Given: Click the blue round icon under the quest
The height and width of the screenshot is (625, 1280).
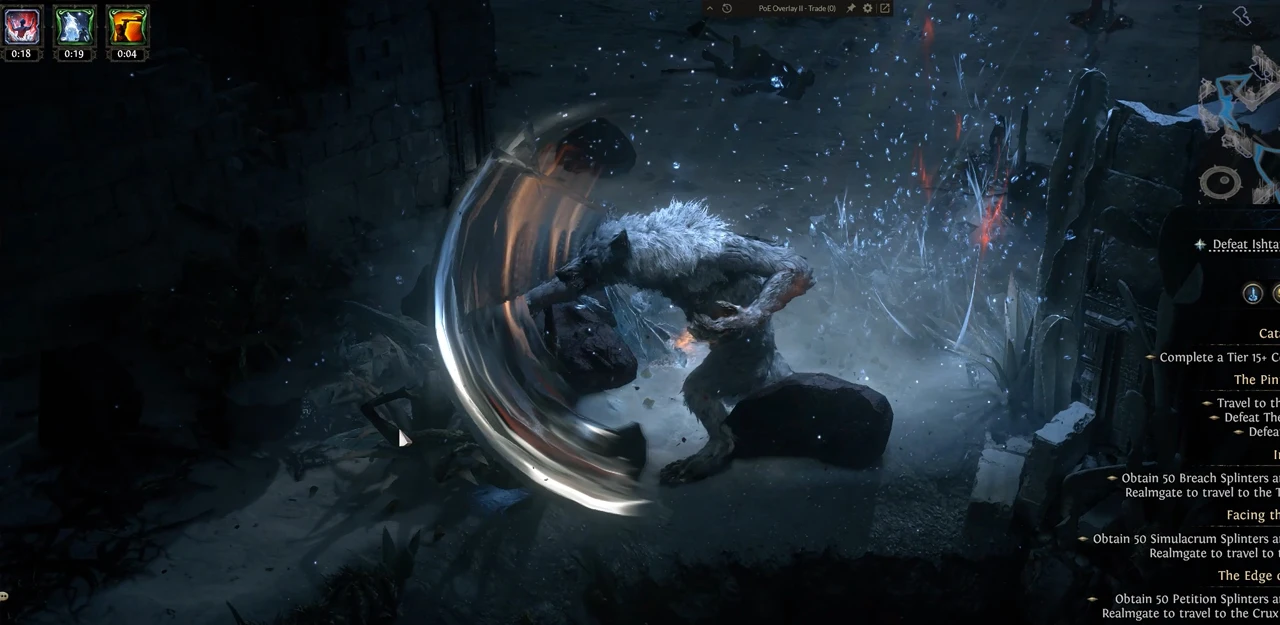Looking at the screenshot, I should pos(1252,293).
